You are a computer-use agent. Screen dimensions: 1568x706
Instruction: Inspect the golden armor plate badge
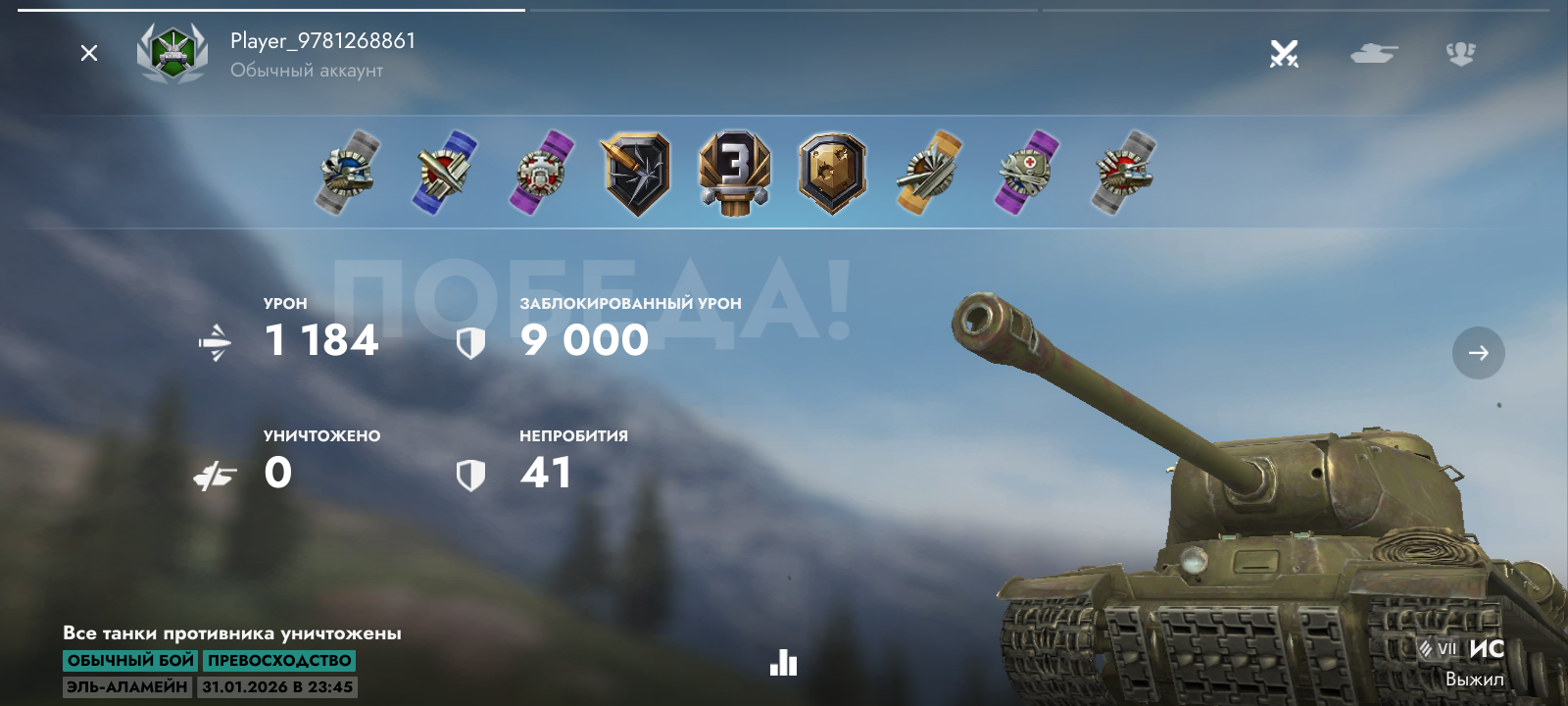coord(832,174)
